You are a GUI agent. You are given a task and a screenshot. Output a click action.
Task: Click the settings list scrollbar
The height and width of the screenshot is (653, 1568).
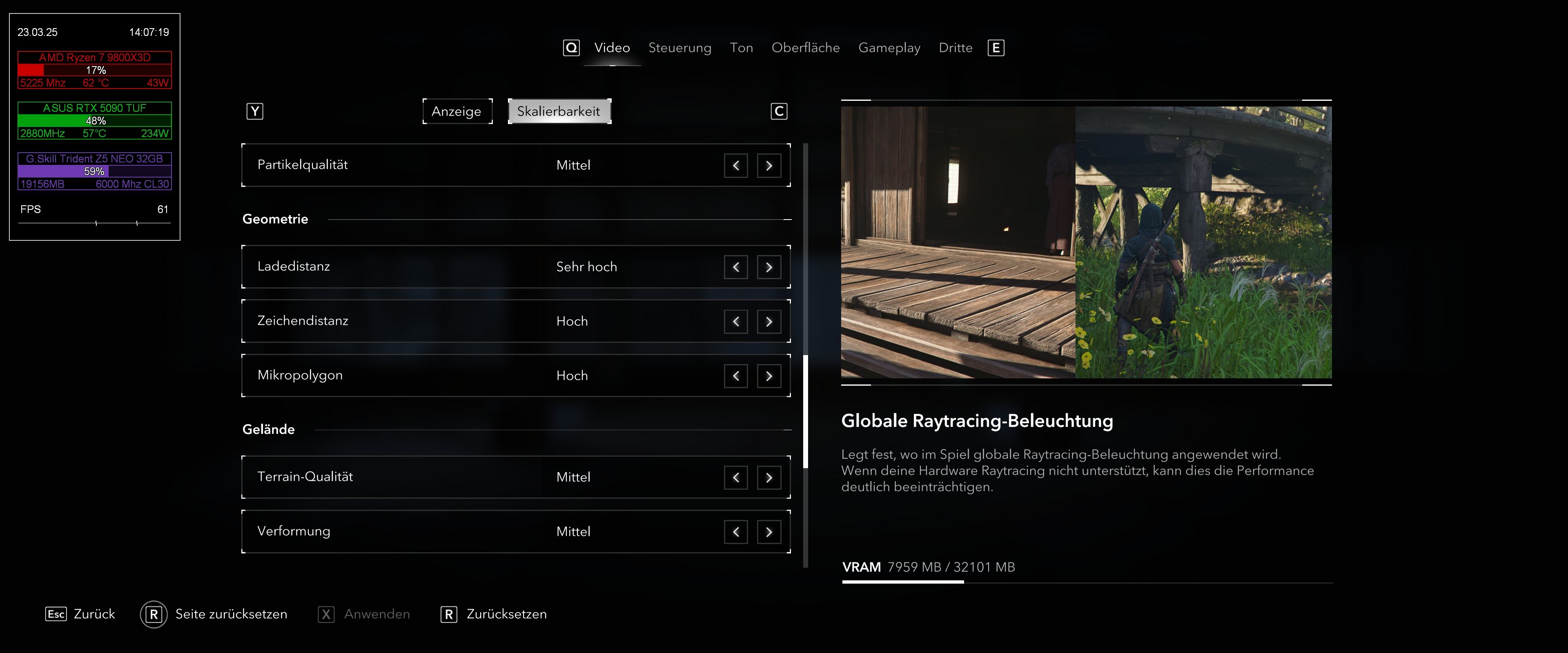click(x=805, y=411)
